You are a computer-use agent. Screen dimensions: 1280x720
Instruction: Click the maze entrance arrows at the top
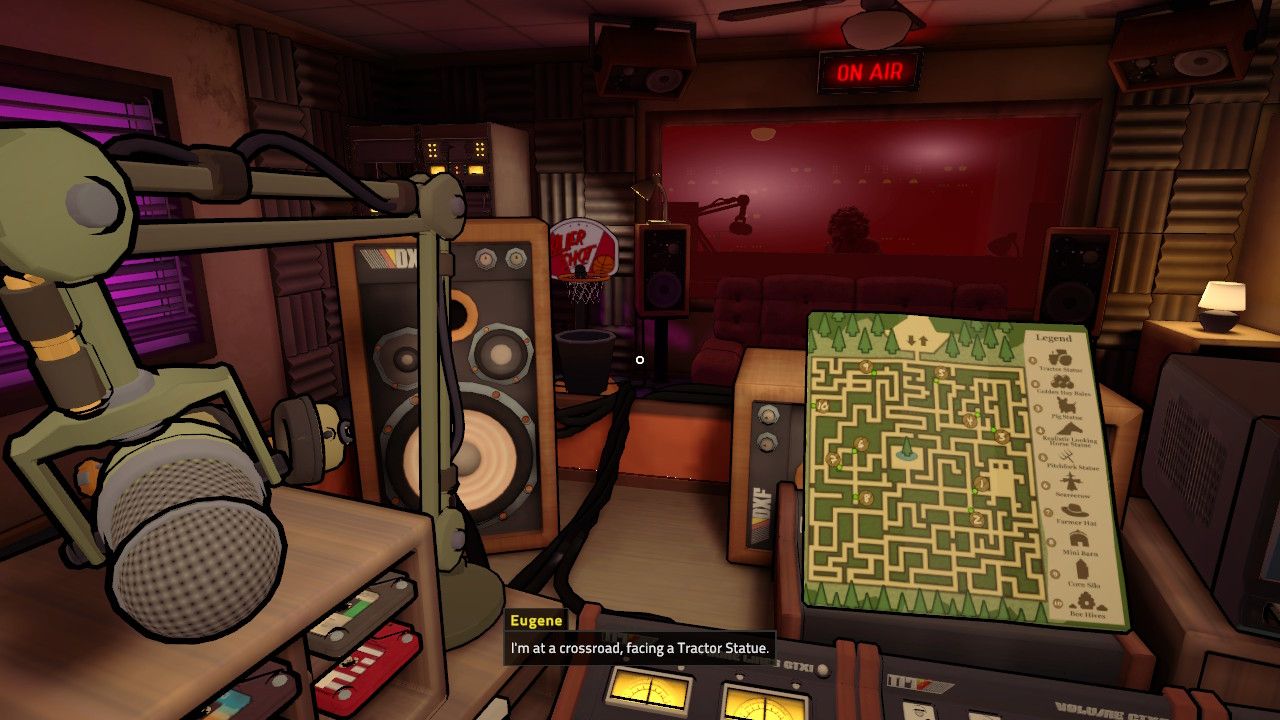(918, 339)
